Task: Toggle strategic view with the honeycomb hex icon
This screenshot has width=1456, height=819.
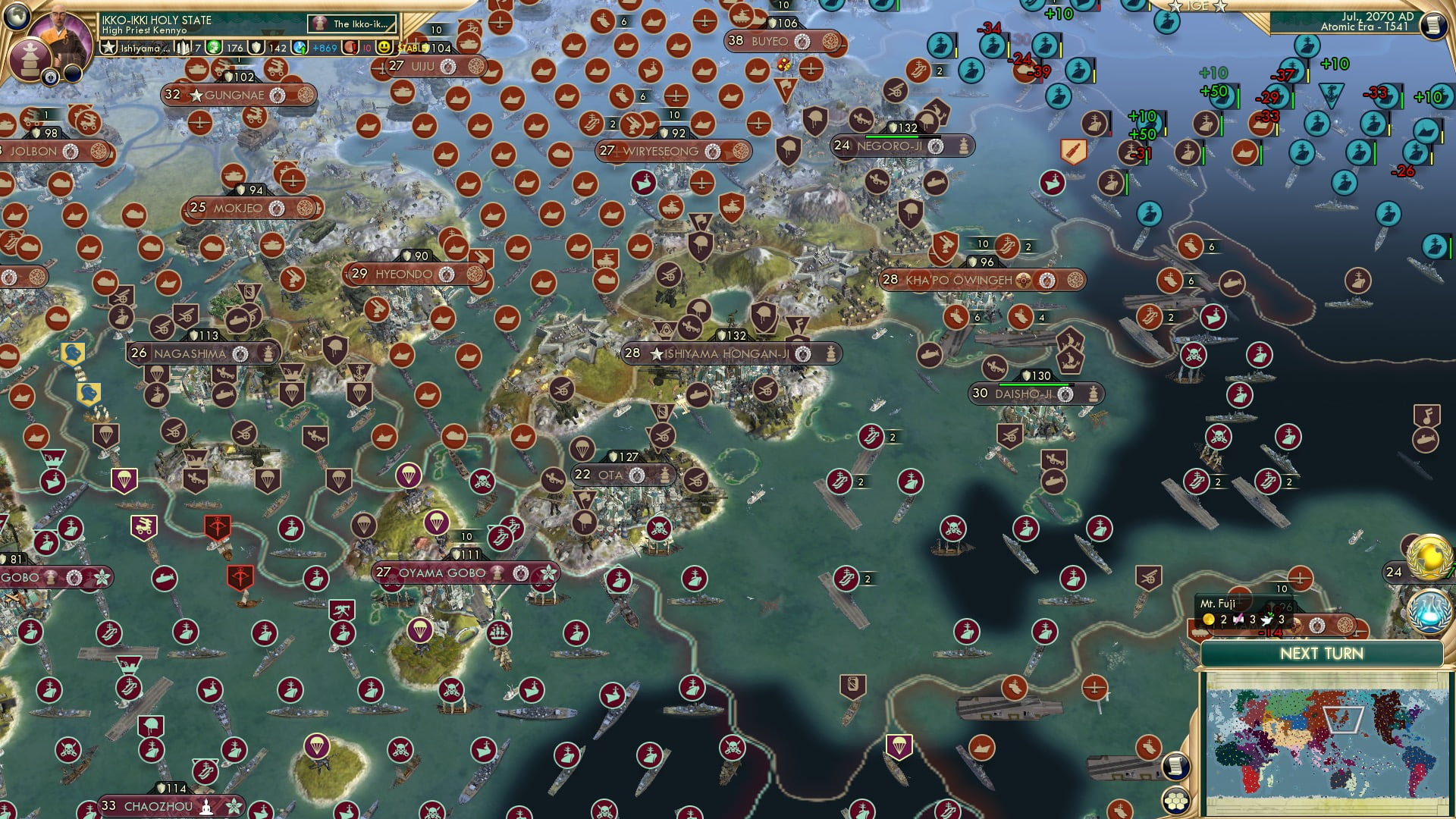Action: click(1176, 801)
